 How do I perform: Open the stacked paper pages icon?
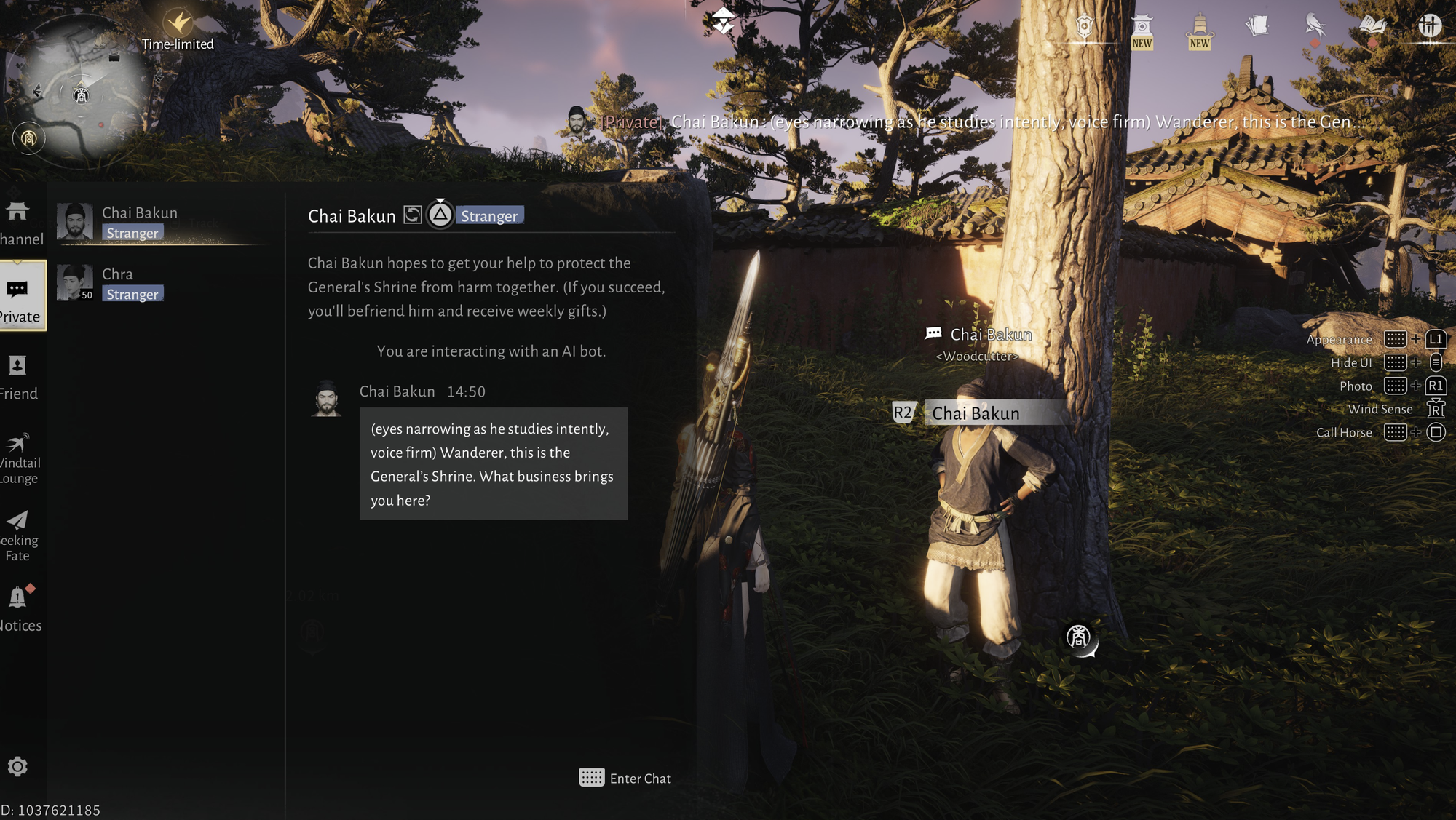point(1257,27)
